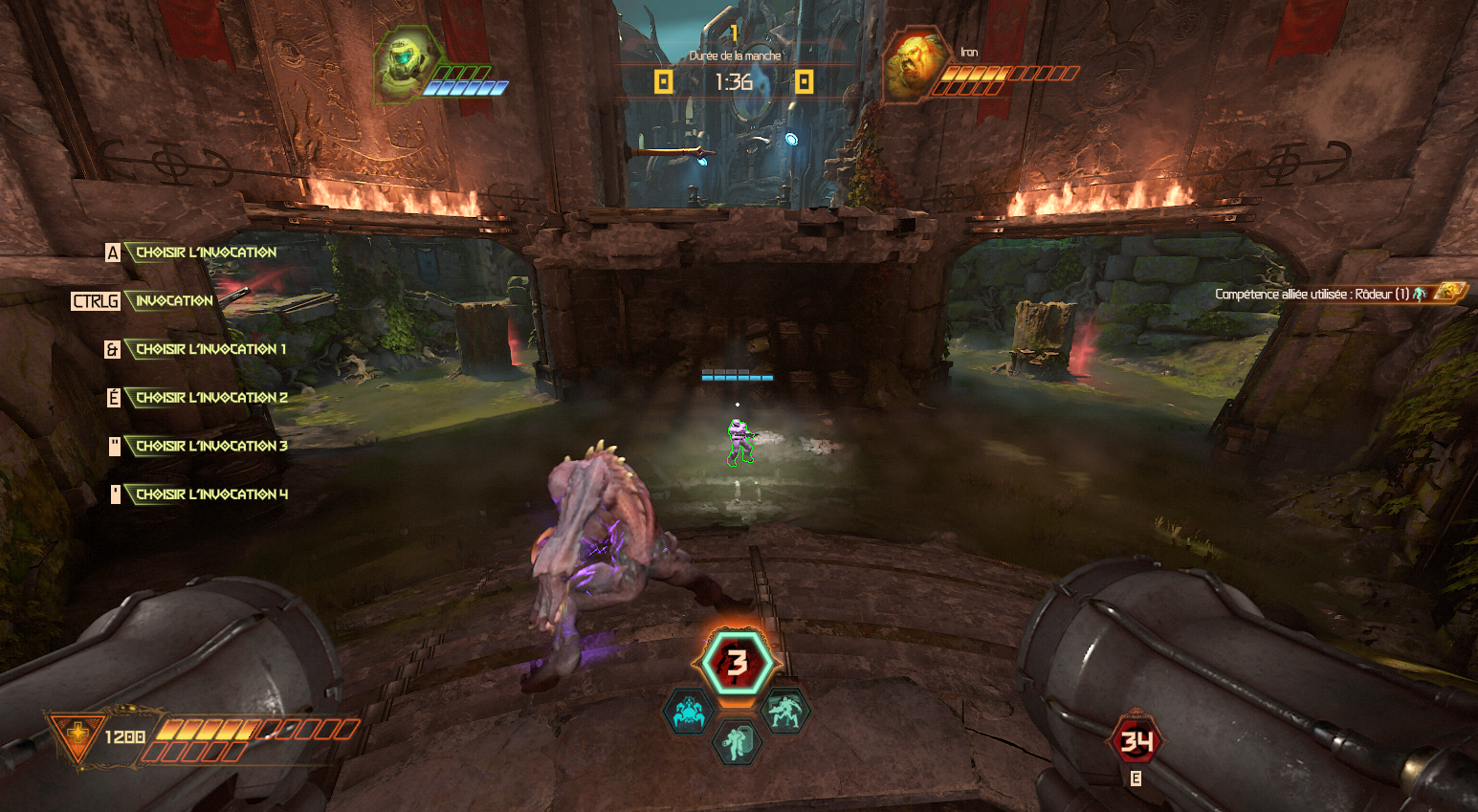
Task: Choose the shield soldier summon icon
Action: [x=737, y=742]
